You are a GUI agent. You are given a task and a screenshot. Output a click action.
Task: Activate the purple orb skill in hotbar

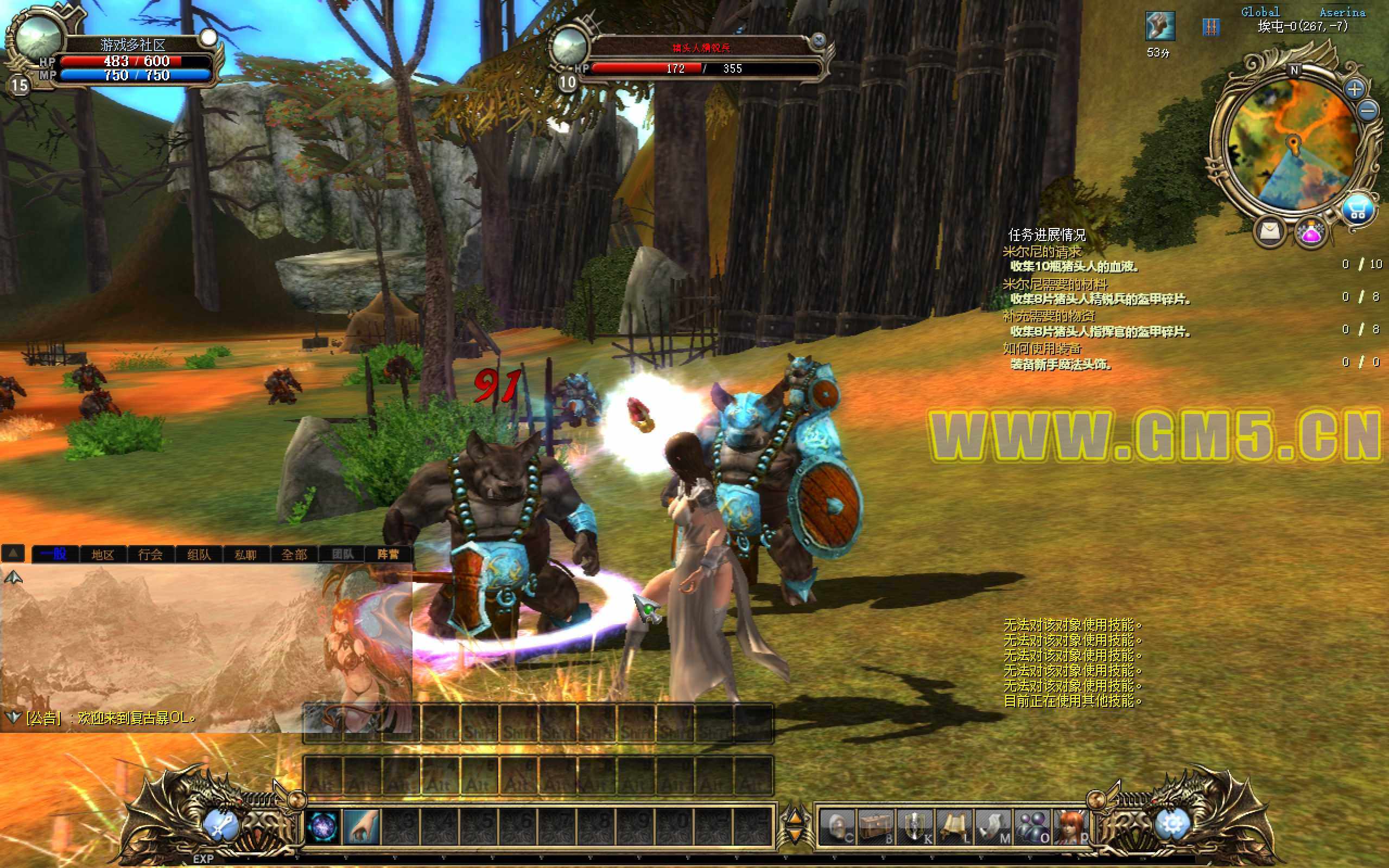pyautogui.click(x=323, y=827)
